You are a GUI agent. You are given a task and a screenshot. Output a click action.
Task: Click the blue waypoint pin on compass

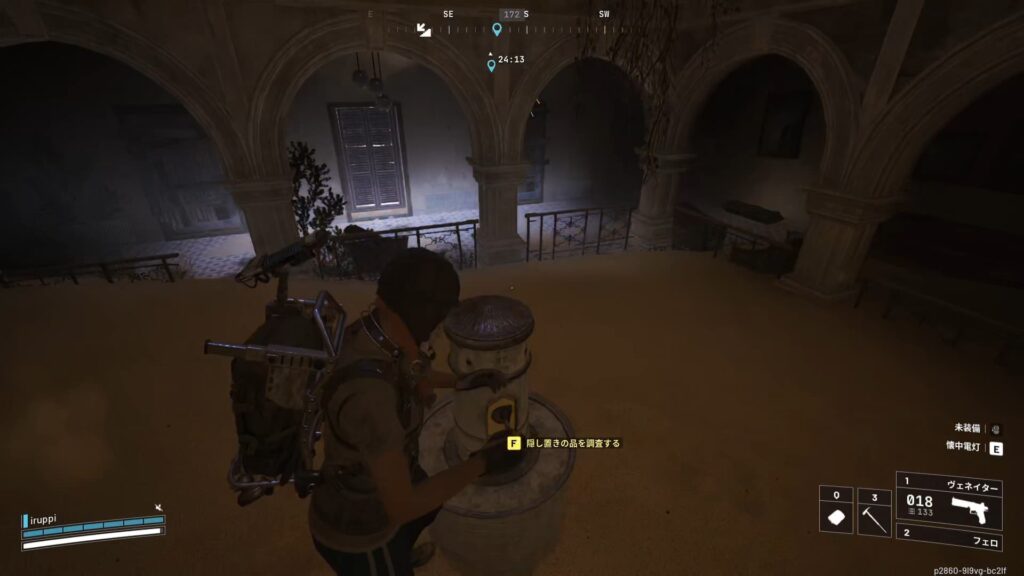(497, 29)
